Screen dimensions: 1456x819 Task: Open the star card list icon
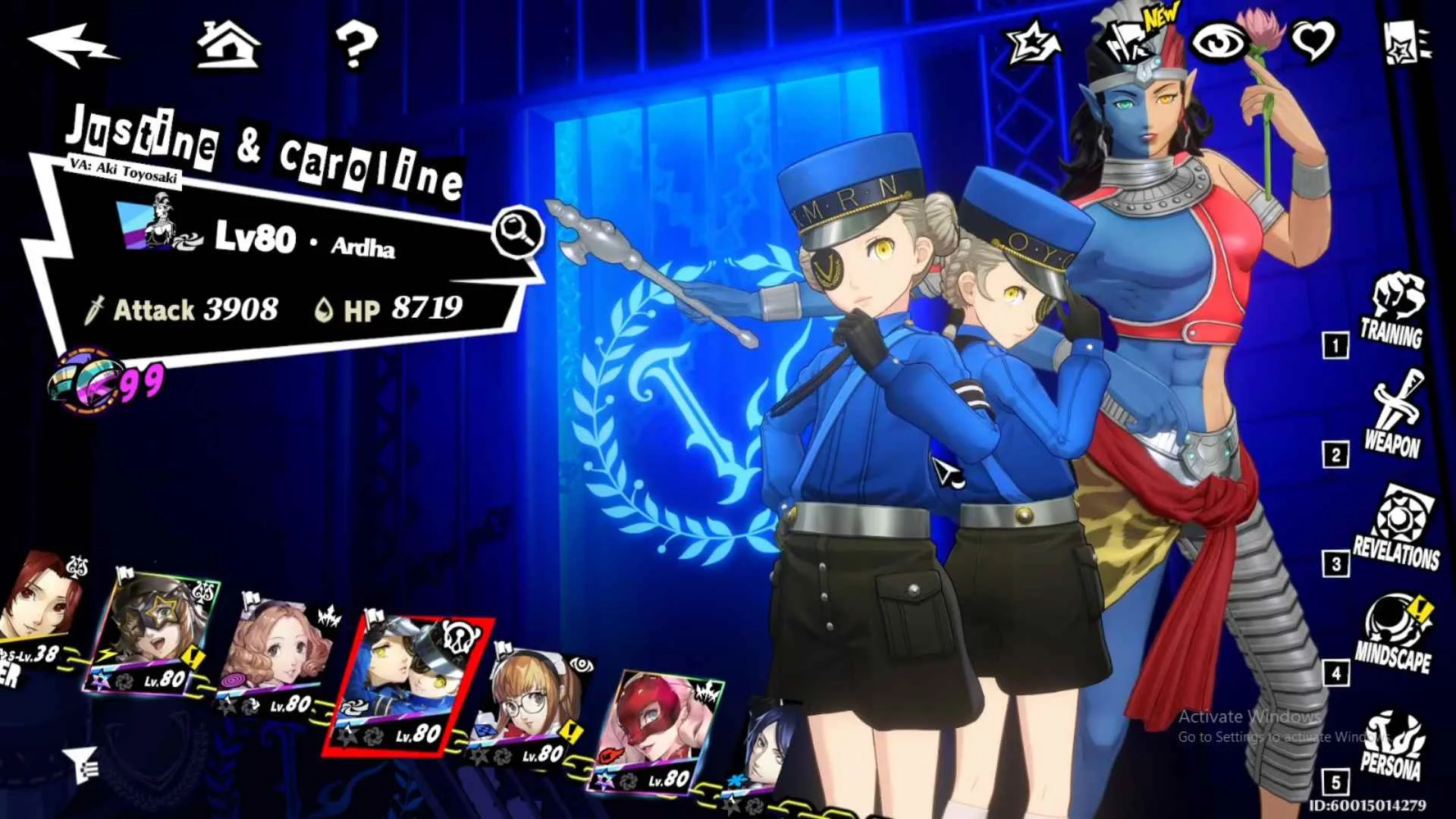(x=1407, y=42)
